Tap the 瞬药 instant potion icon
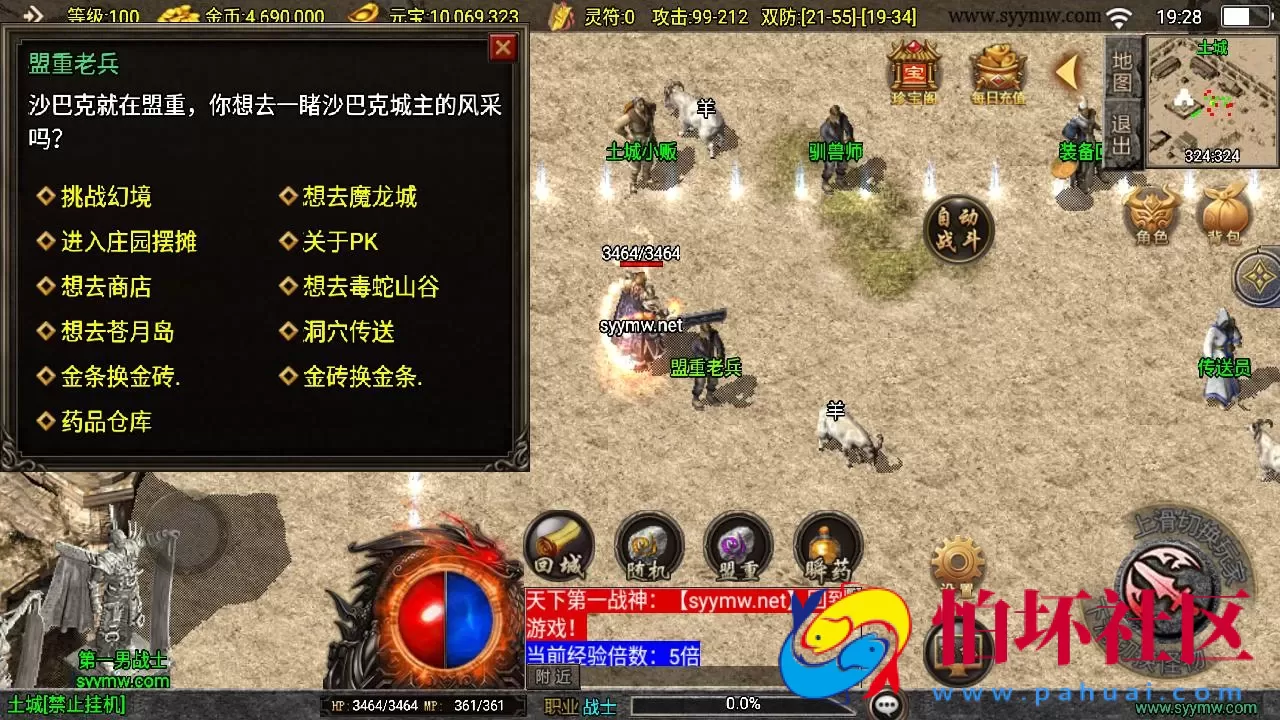 [x=827, y=545]
